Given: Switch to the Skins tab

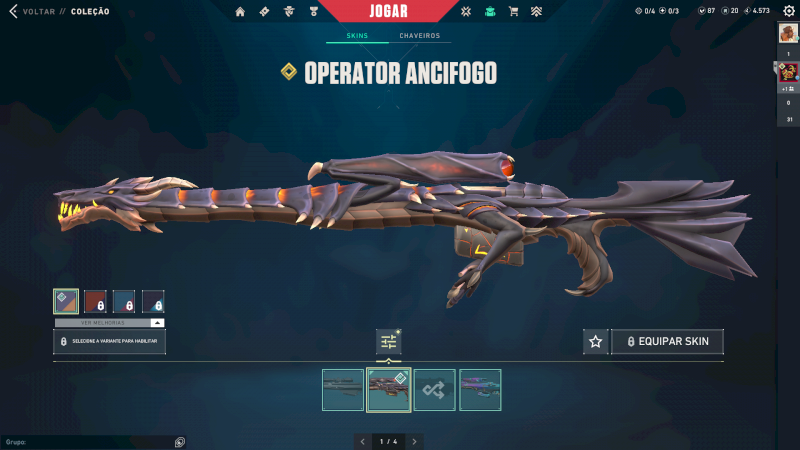Looking at the screenshot, I should 357,36.
